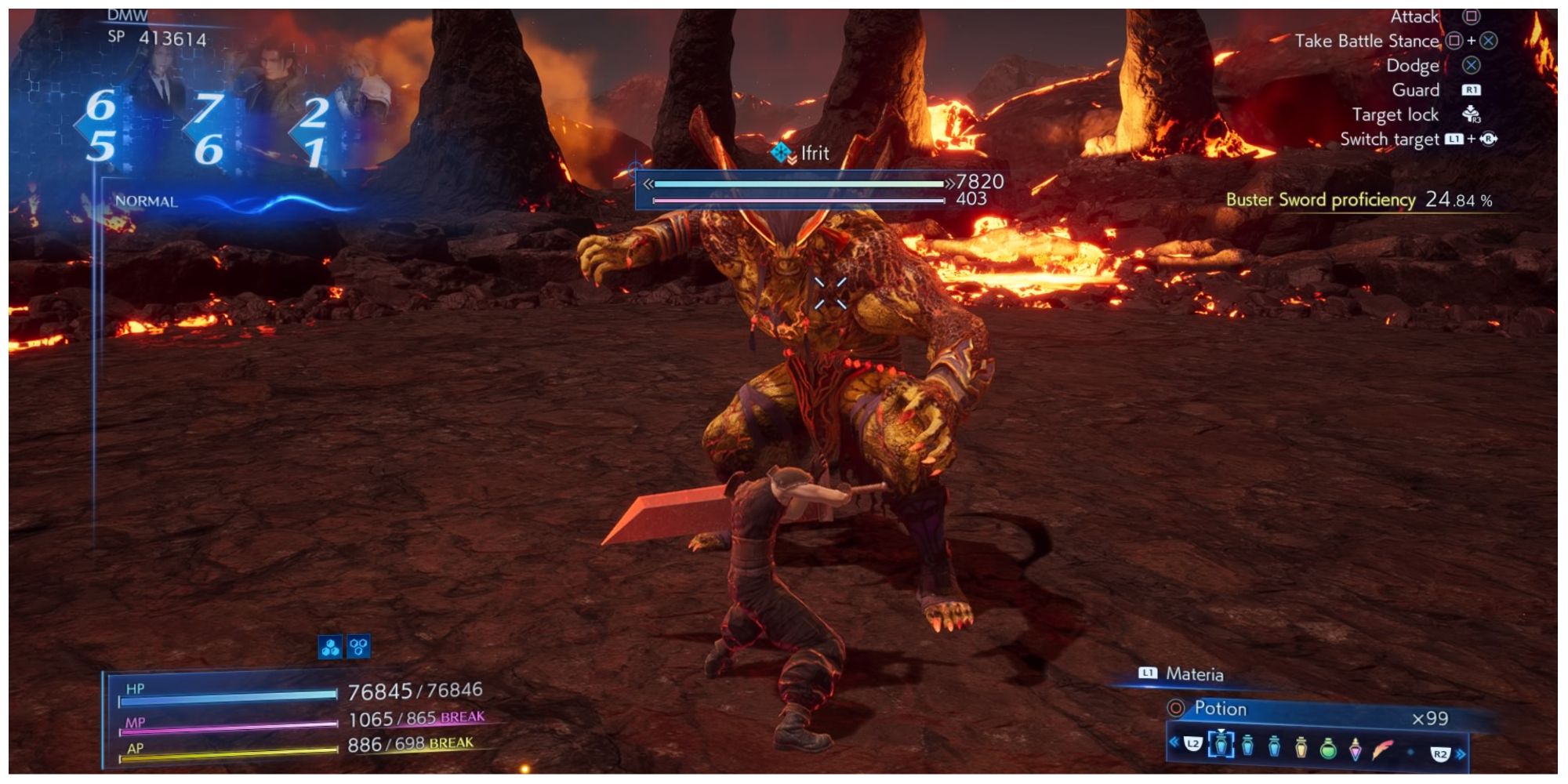The image size is (1568, 784).
Task: Pick the pink crystal bottle item
Action: 1355,749
